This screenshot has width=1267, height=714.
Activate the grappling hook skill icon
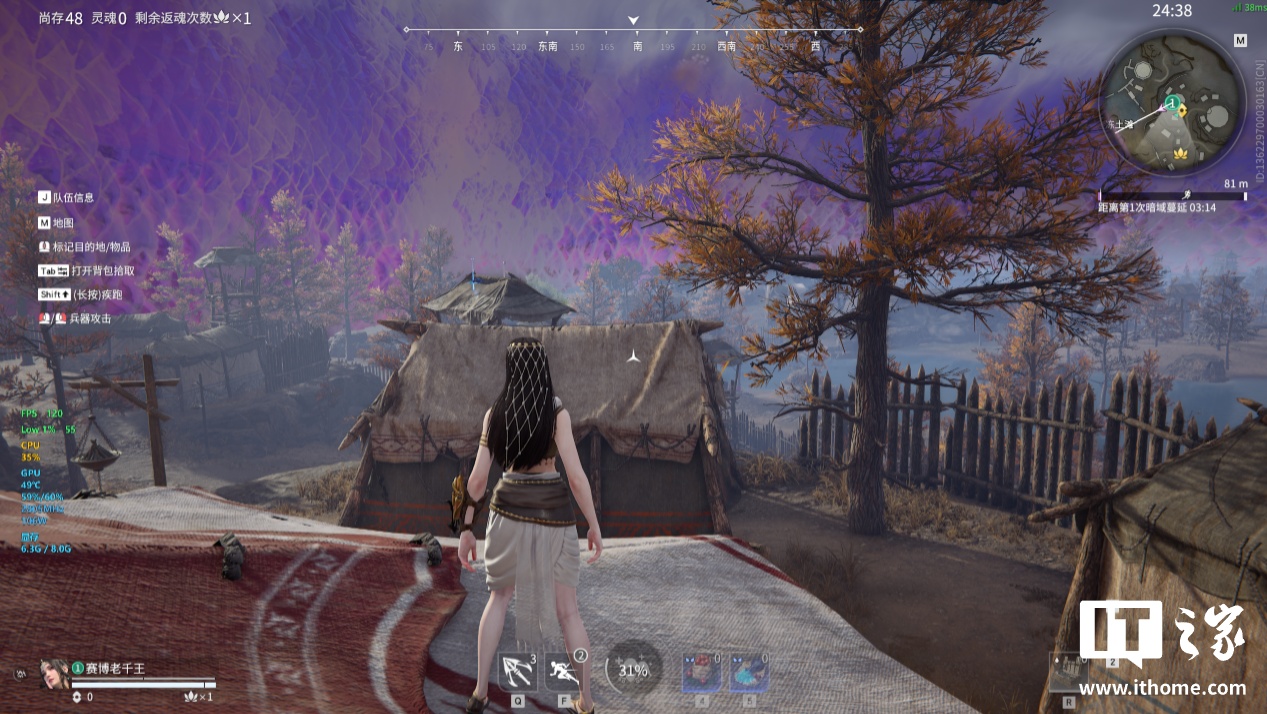click(517, 672)
